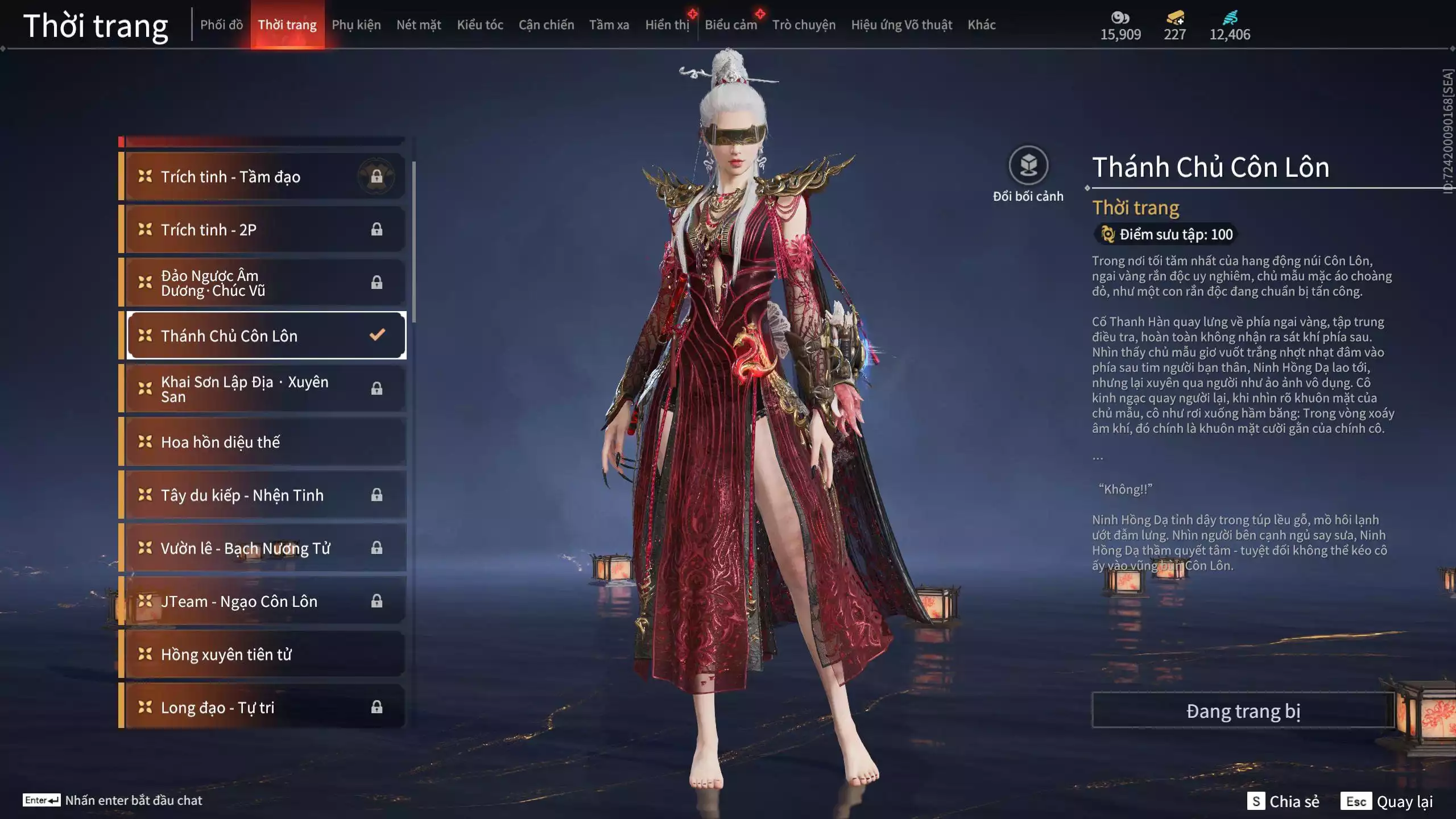Select the Hồng xuyên tiên tử outfit

tap(264, 654)
